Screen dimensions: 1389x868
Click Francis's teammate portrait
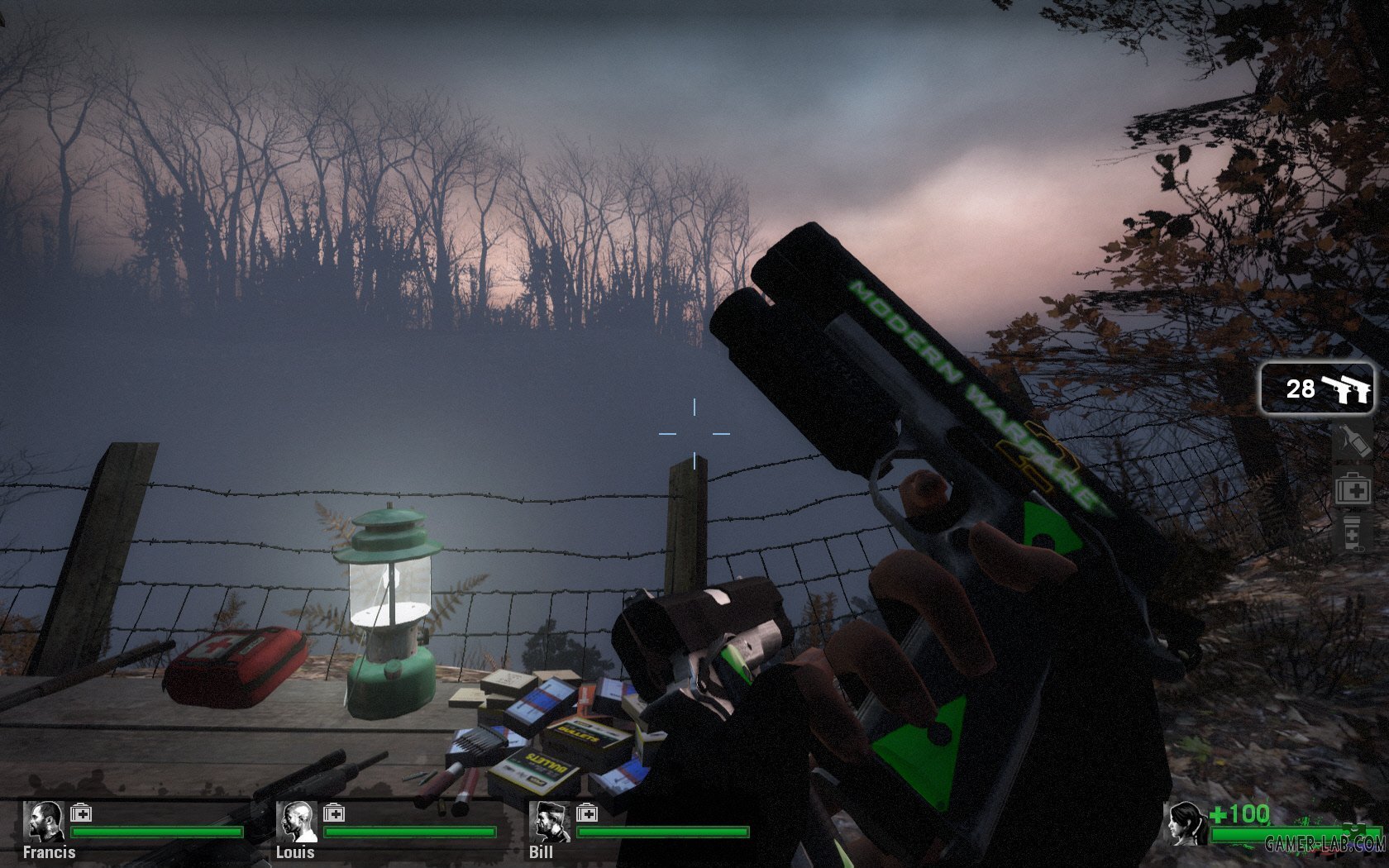pyautogui.click(x=44, y=822)
